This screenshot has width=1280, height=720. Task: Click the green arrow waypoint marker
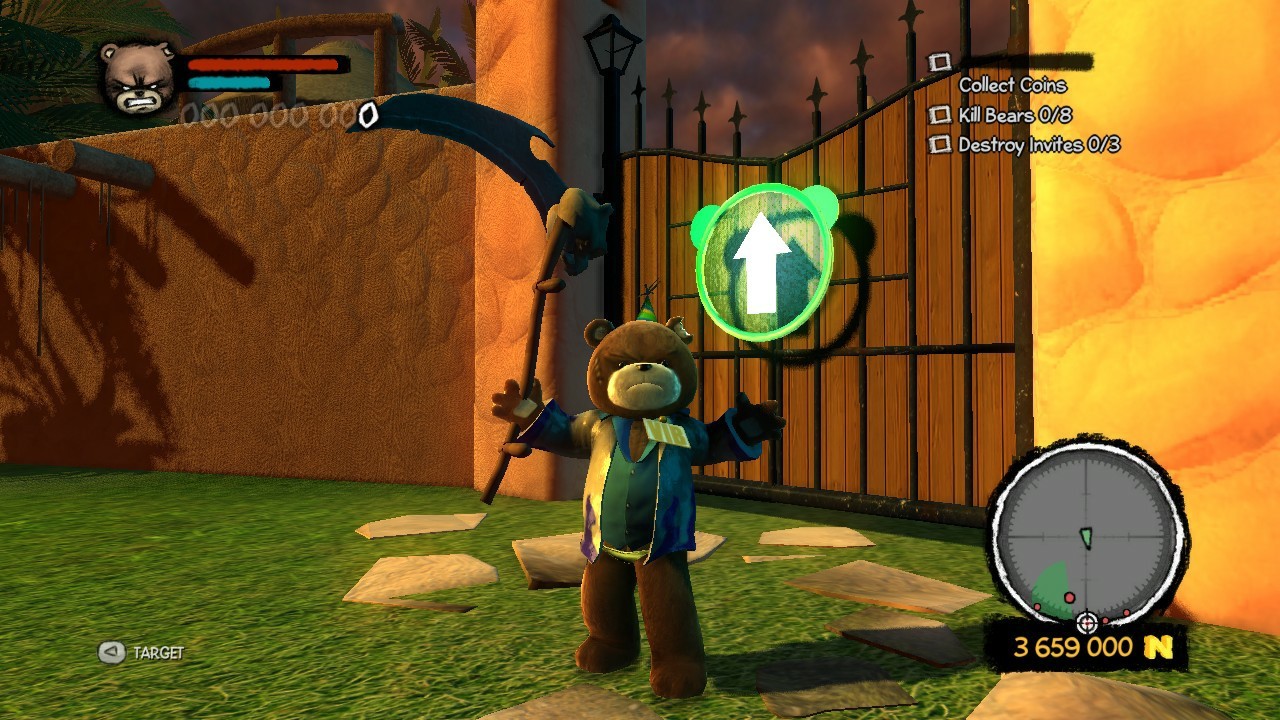765,260
